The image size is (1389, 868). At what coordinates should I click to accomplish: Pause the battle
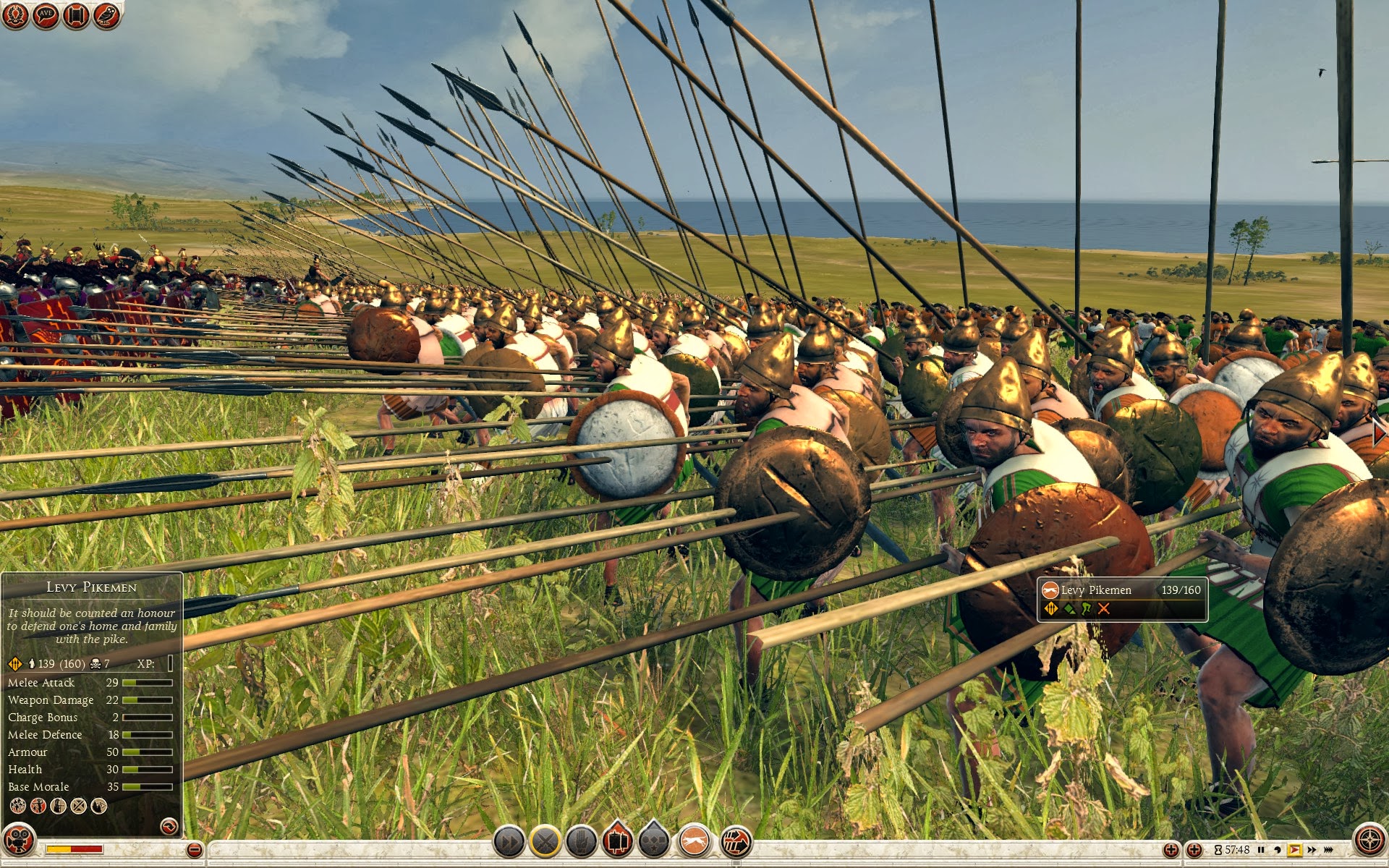(x=1261, y=850)
